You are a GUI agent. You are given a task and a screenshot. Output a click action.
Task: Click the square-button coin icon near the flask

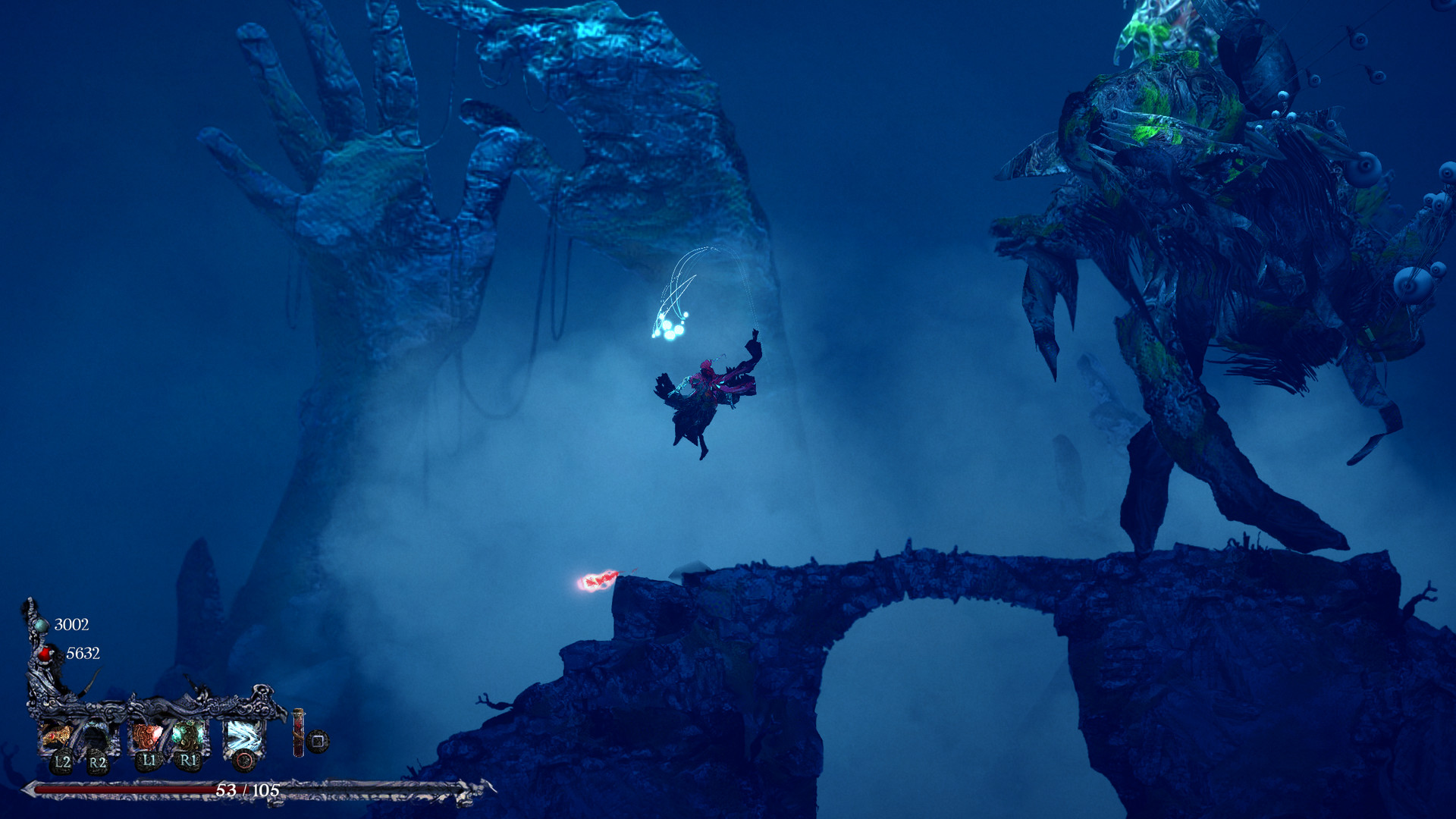pyautogui.click(x=318, y=742)
